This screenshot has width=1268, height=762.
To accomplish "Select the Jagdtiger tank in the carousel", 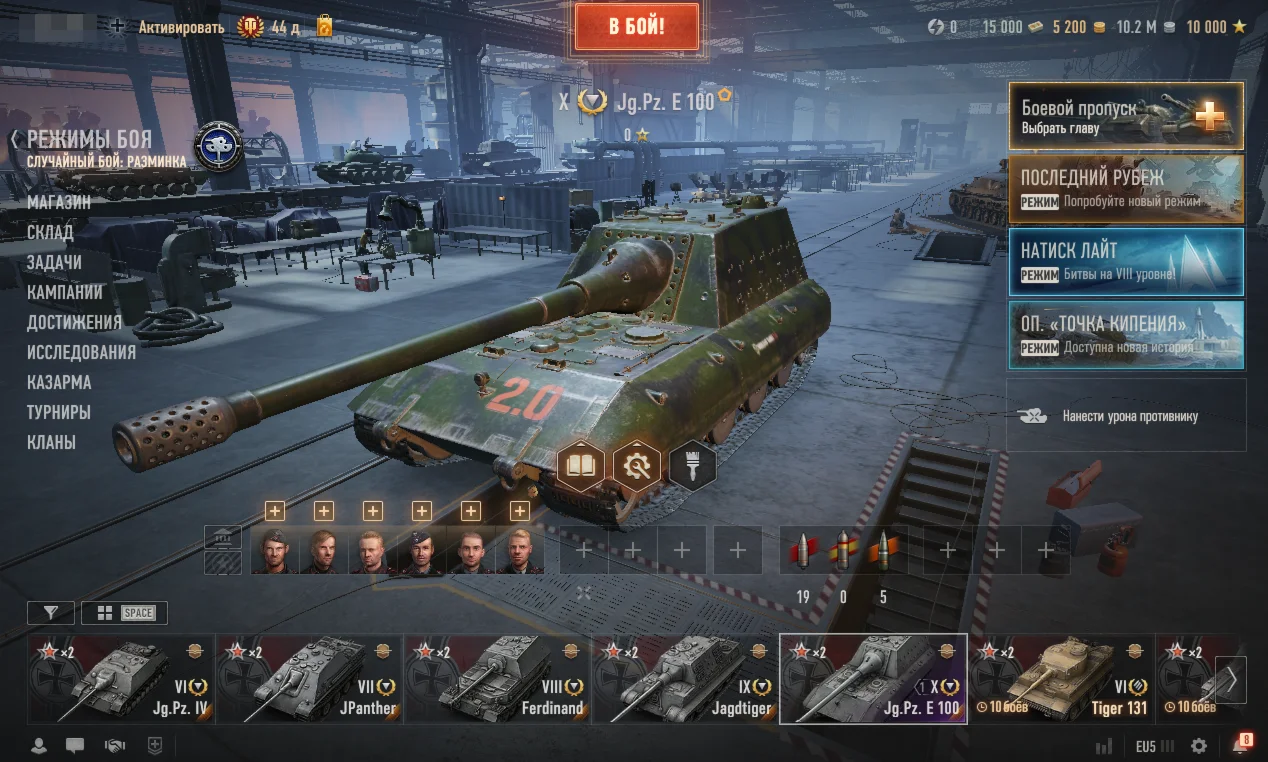I will point(685,679).
